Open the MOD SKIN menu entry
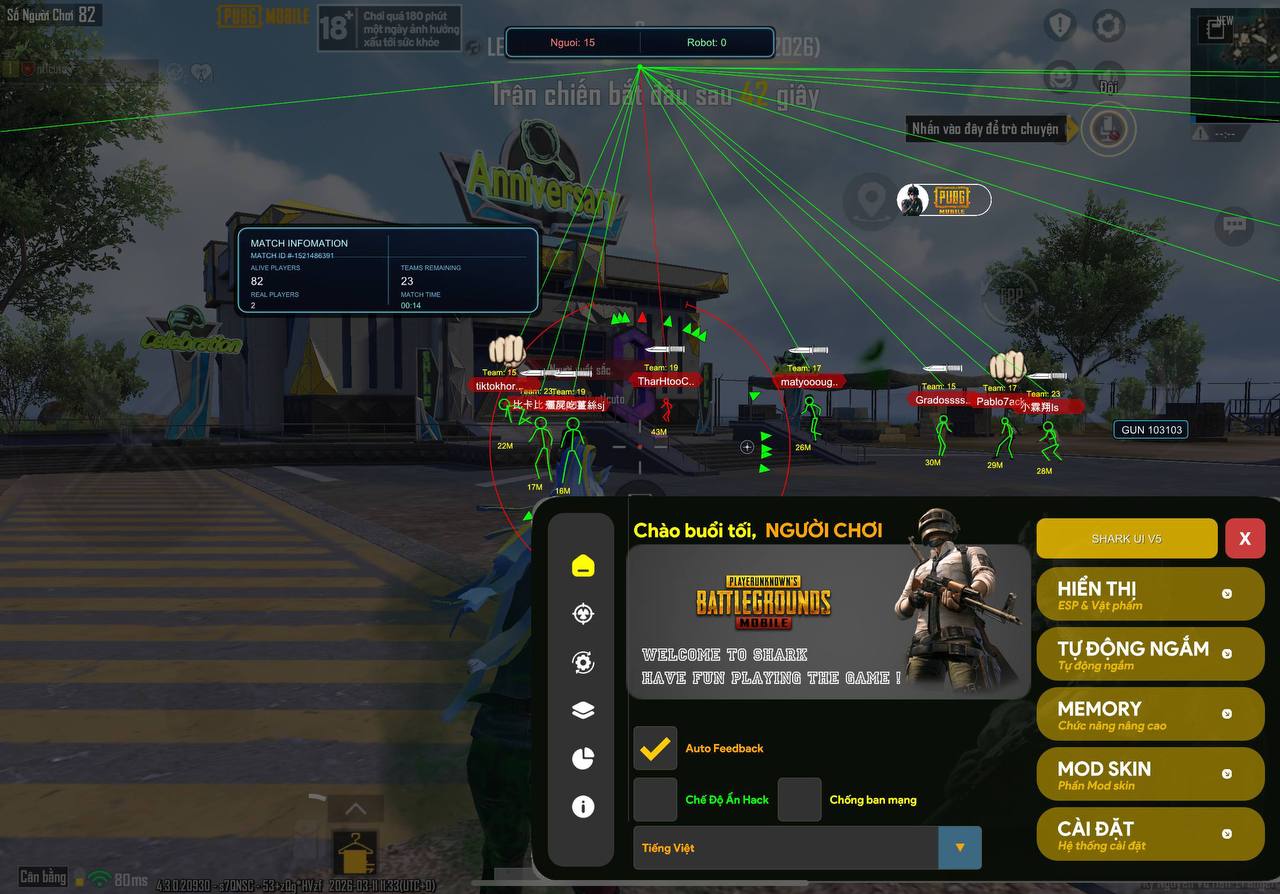The width and height of the screenshot is (1280, 894). click(1150, 774)
